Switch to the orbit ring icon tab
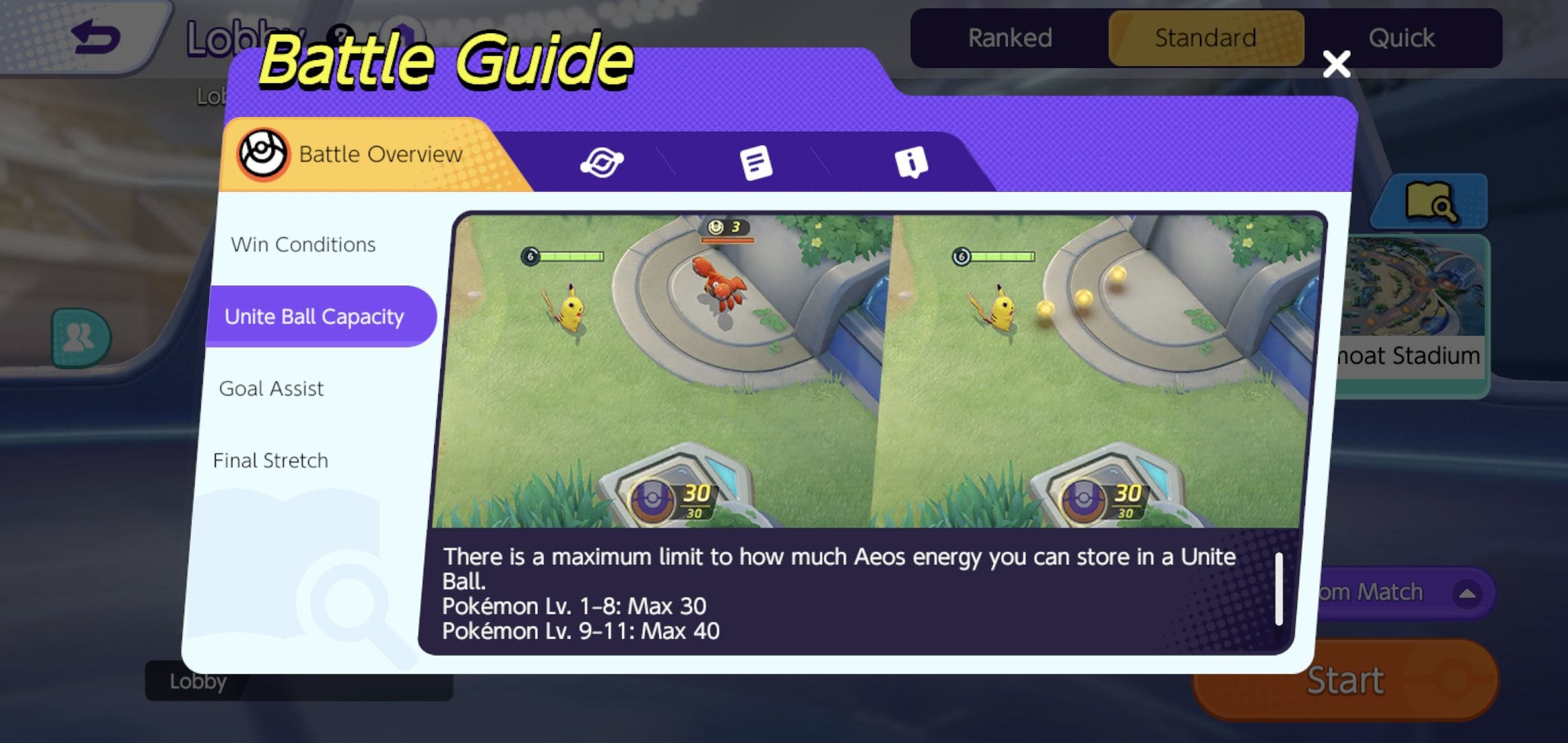This screenshot has width=1568, height=743. pos(602,163)
